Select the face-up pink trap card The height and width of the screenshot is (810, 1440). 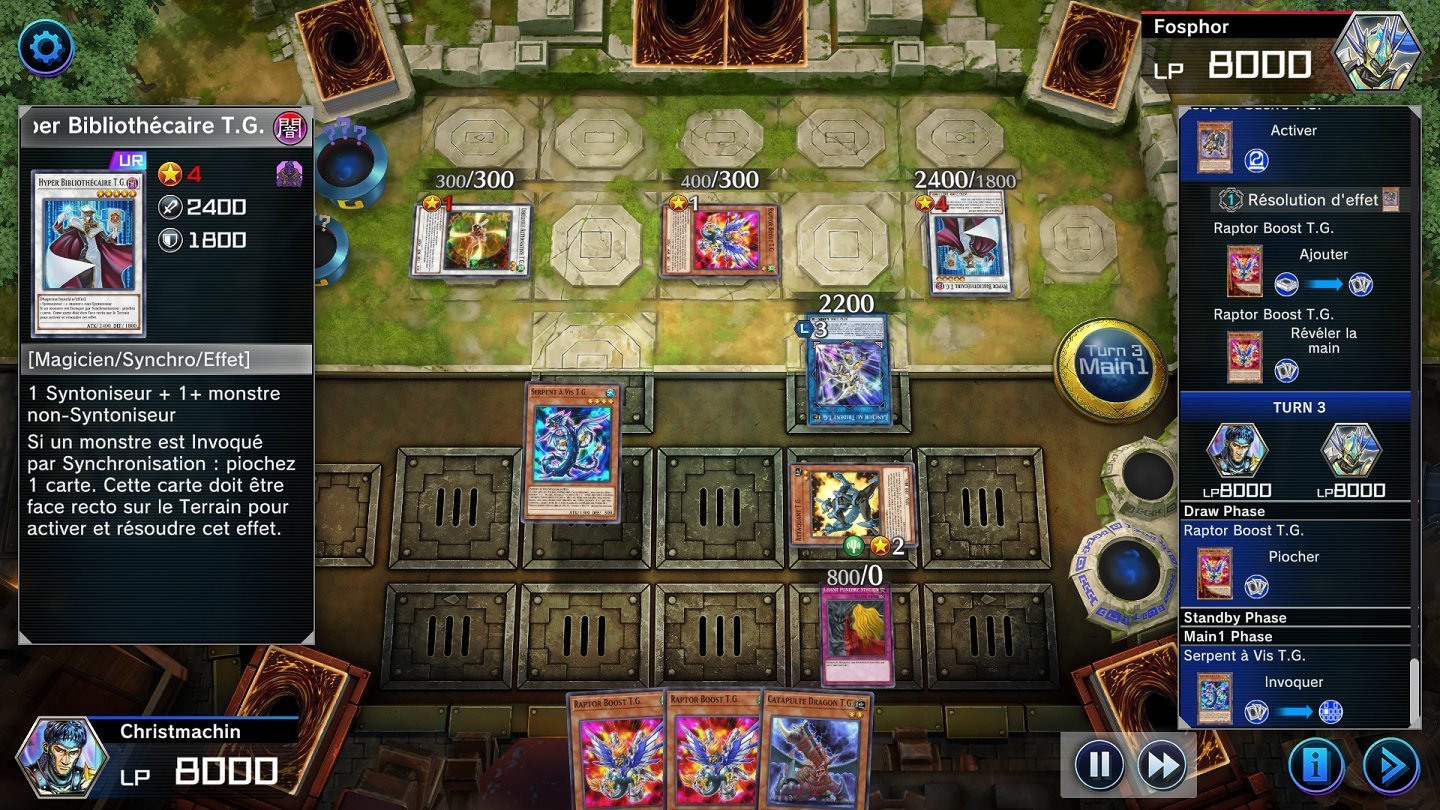(857, 636)
